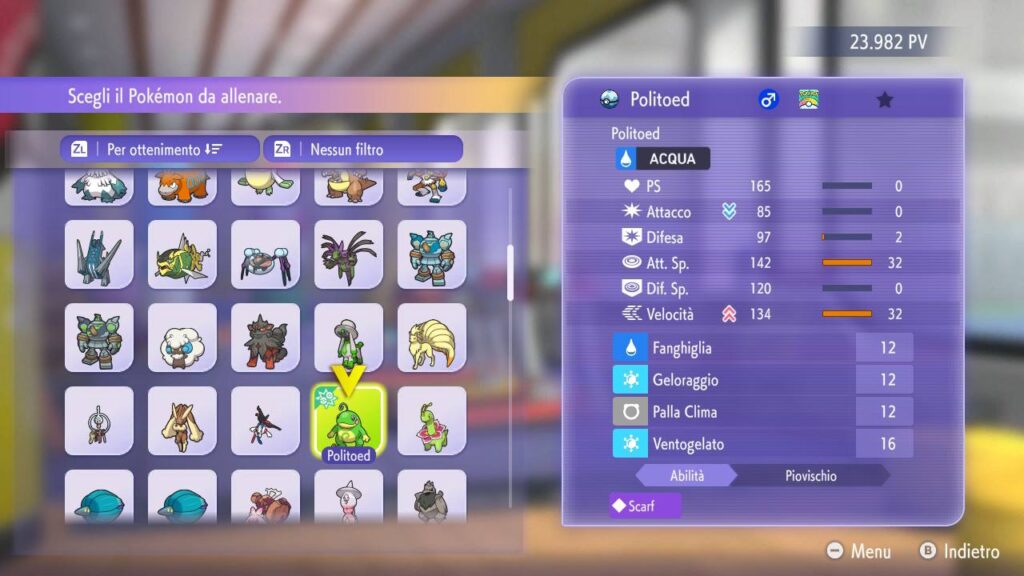The height and width of the screenshot is (576, 1024).
Task: Click the Pokémon list scrollbar handle
Action: tap(510, 272)
